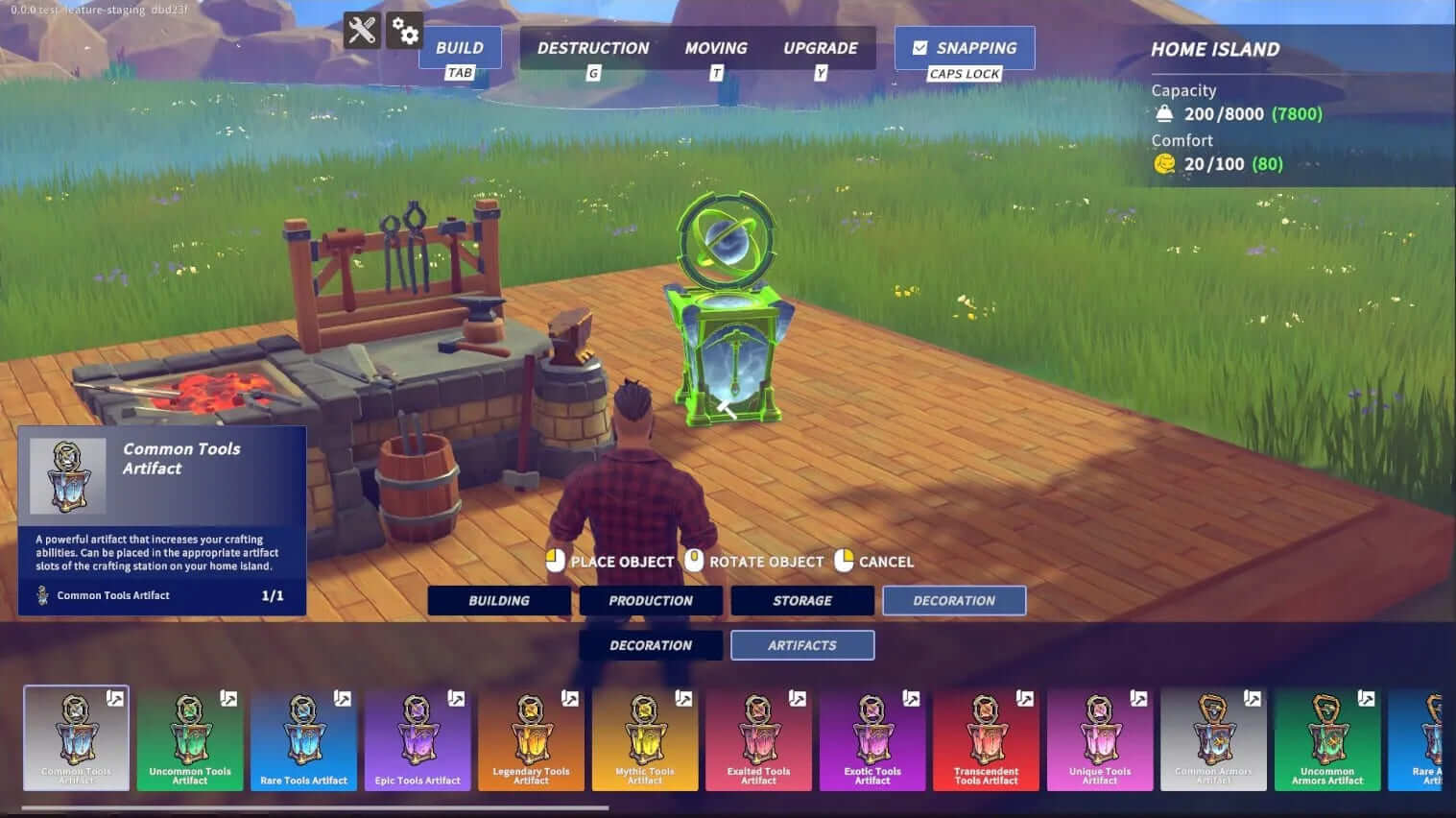The image size is (1456, 818).
Task: Switch to Destruction mode
Action: [x=593, y=47]
